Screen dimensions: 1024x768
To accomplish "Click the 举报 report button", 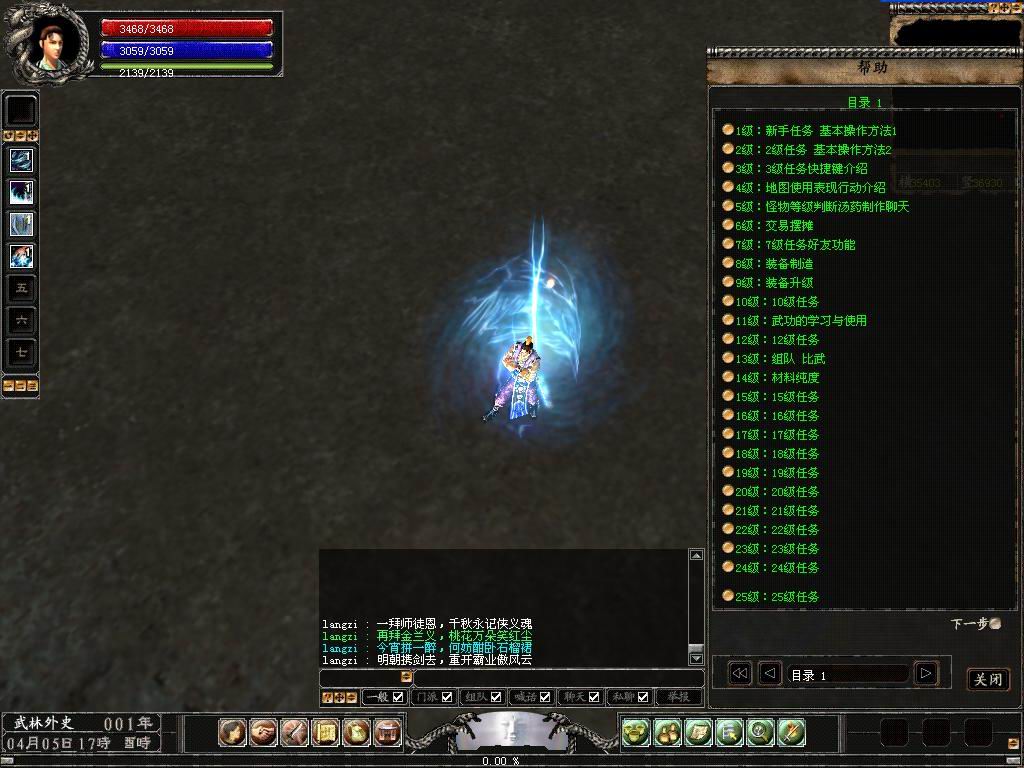I will pyautogui.click(x=679, y=697).
